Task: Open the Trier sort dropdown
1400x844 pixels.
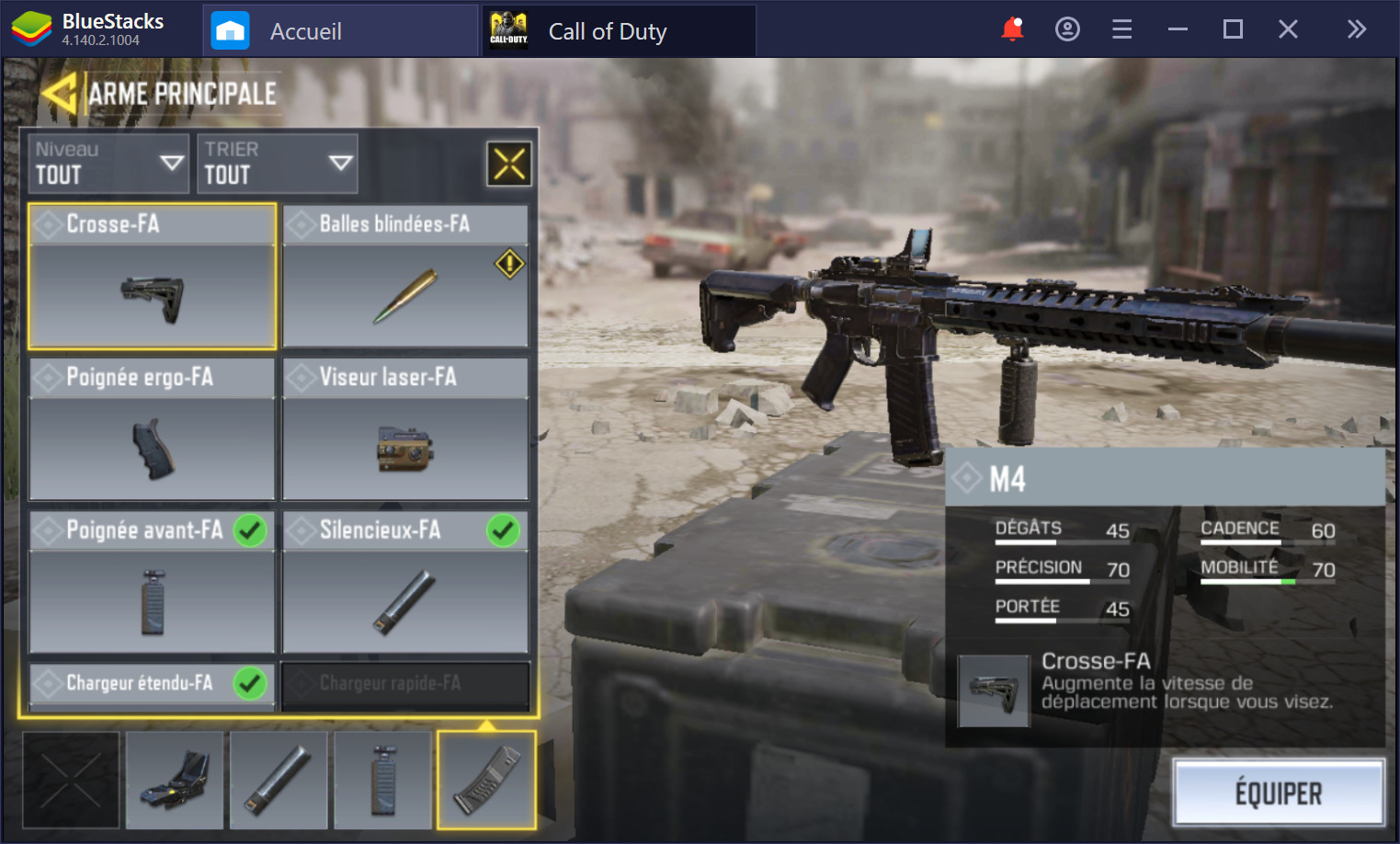Action: click(x=277, y=164)
